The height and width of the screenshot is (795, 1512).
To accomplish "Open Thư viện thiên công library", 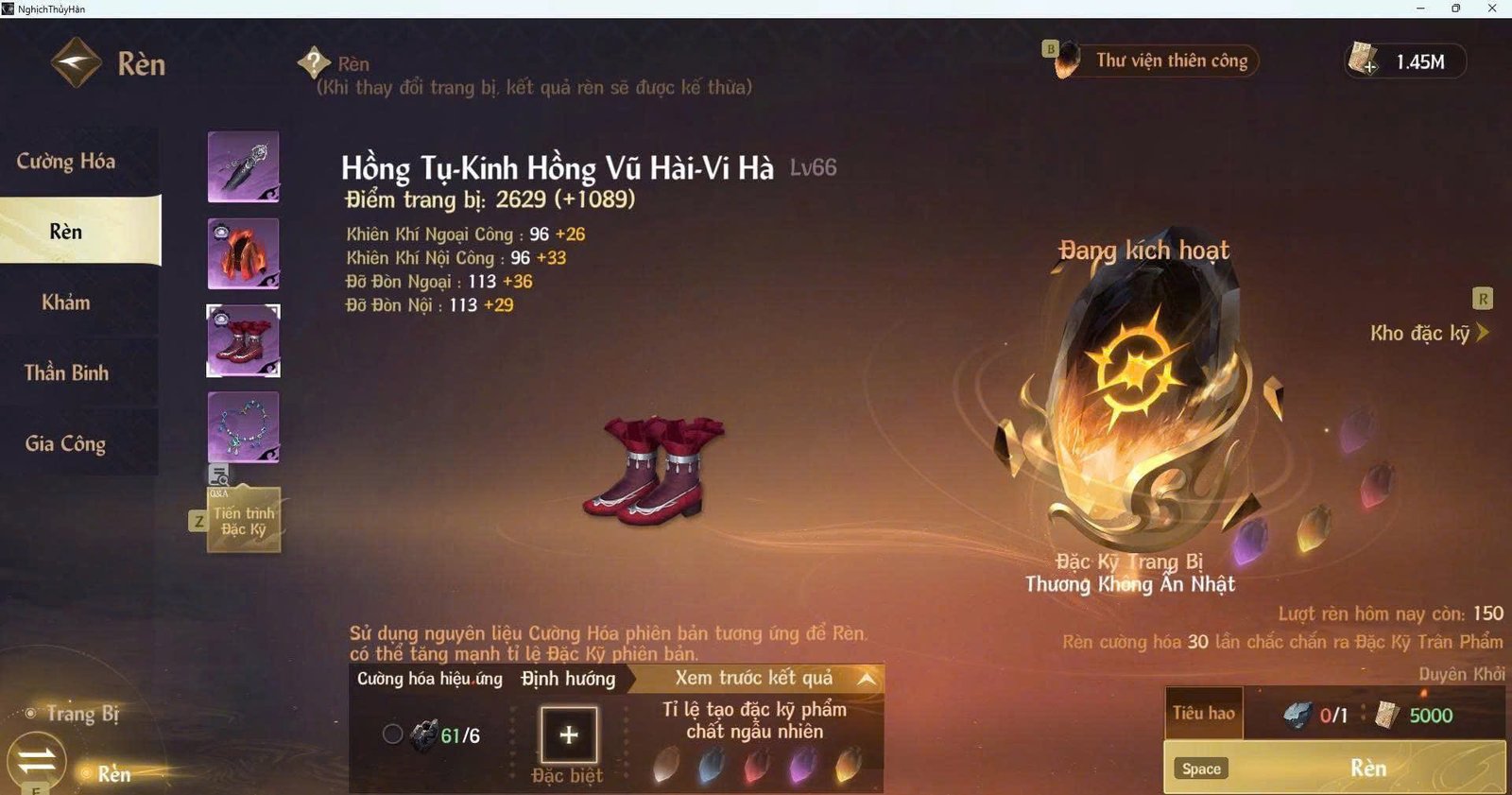I will [x=1172, y=60].
